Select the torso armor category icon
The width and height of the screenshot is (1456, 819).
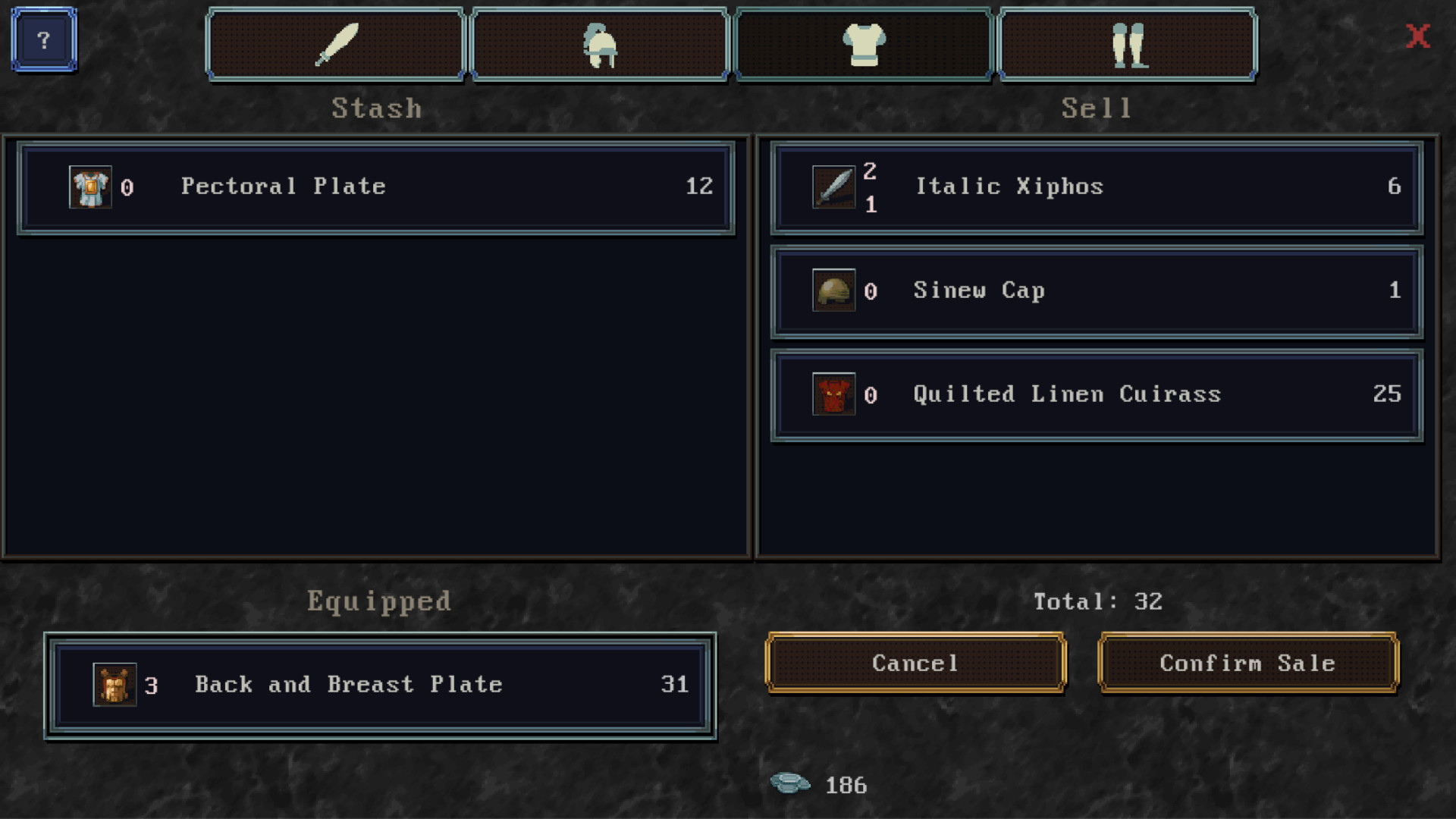point(864,43)
